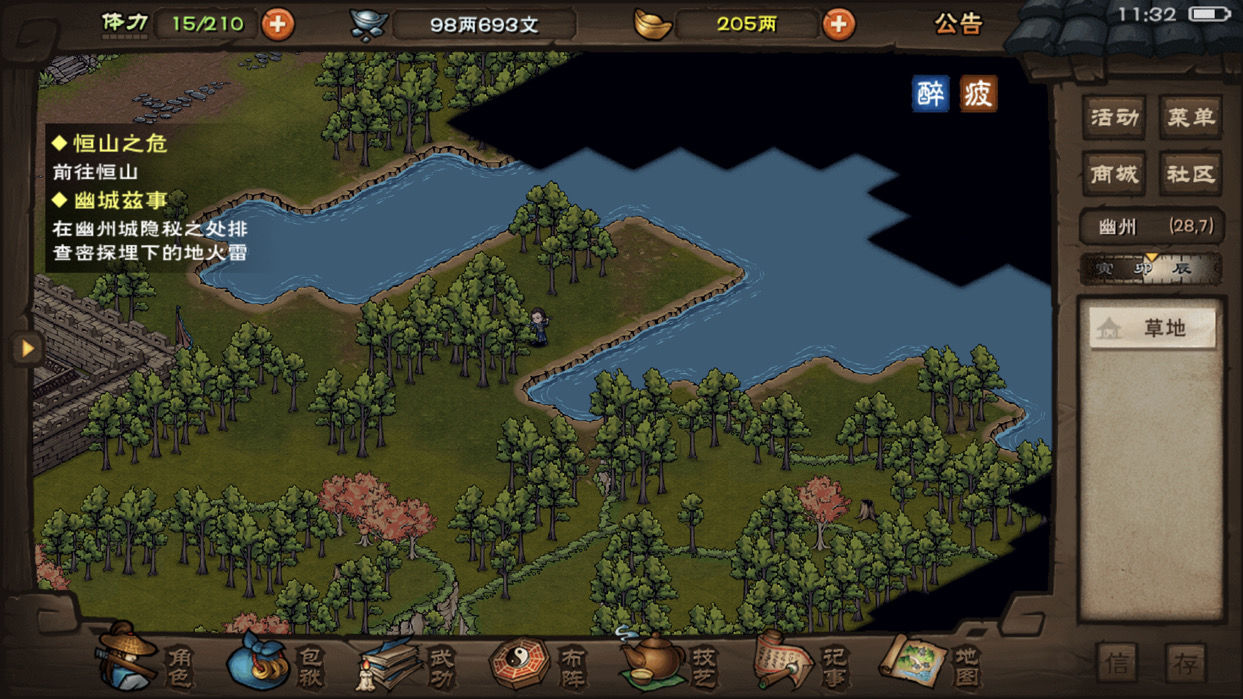Select the 恒山之危 quest entry
1243x699 pixels.
tap(120, 144)
